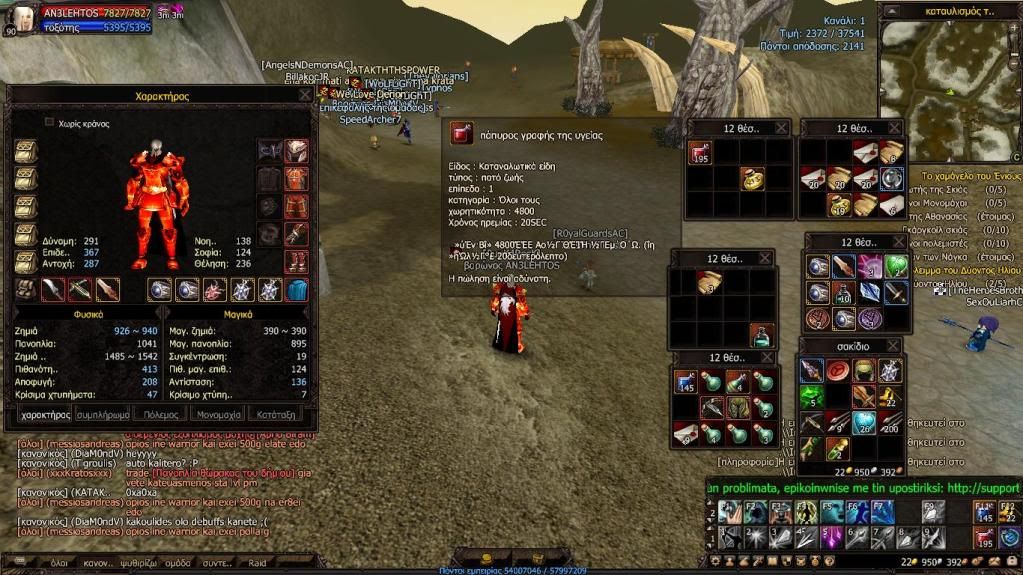Switch to the Πόλεμος tab

[x=160, y=413]
